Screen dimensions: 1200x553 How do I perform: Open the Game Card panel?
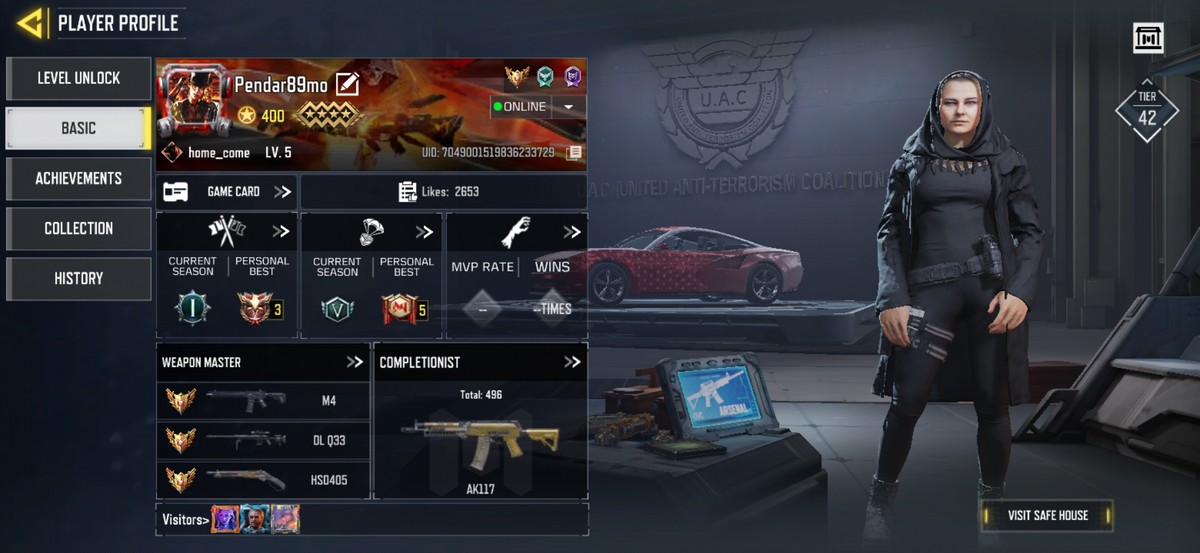(227, 191)
